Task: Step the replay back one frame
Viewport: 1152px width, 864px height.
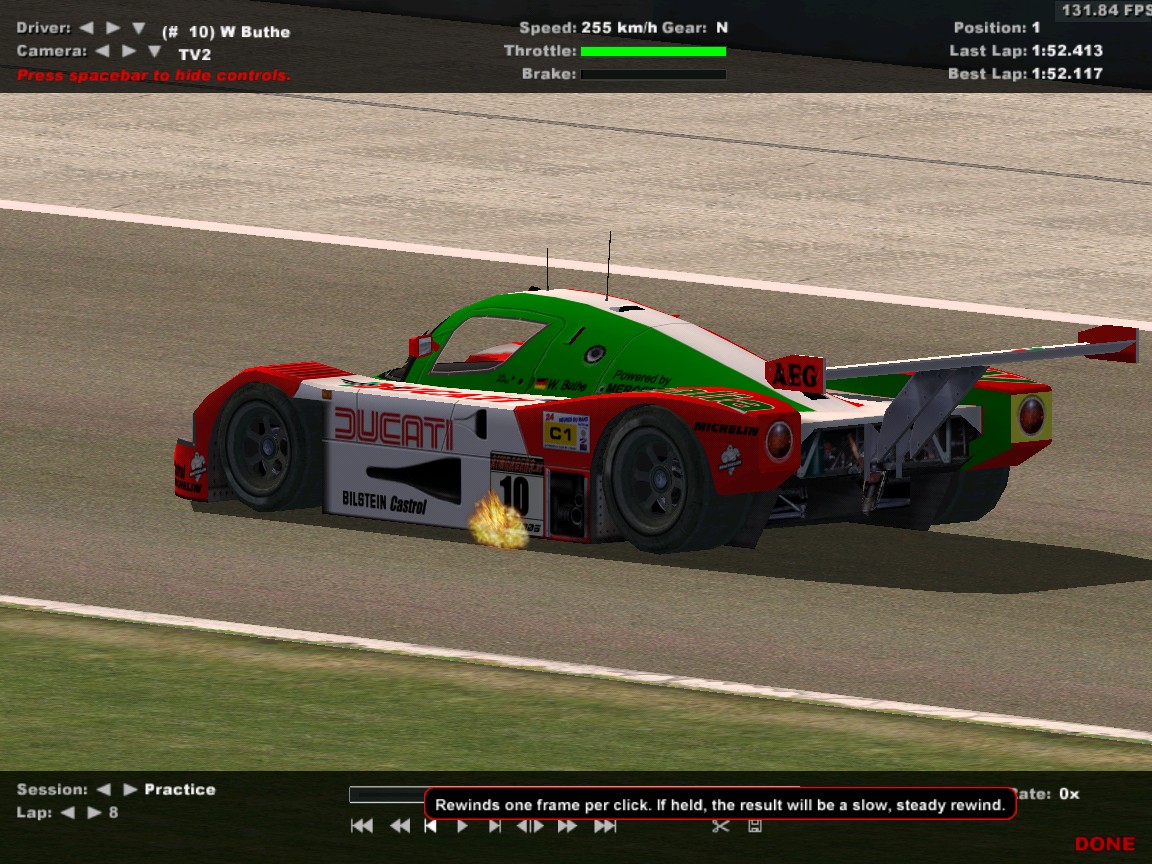Action: click(x=430, y=826)
